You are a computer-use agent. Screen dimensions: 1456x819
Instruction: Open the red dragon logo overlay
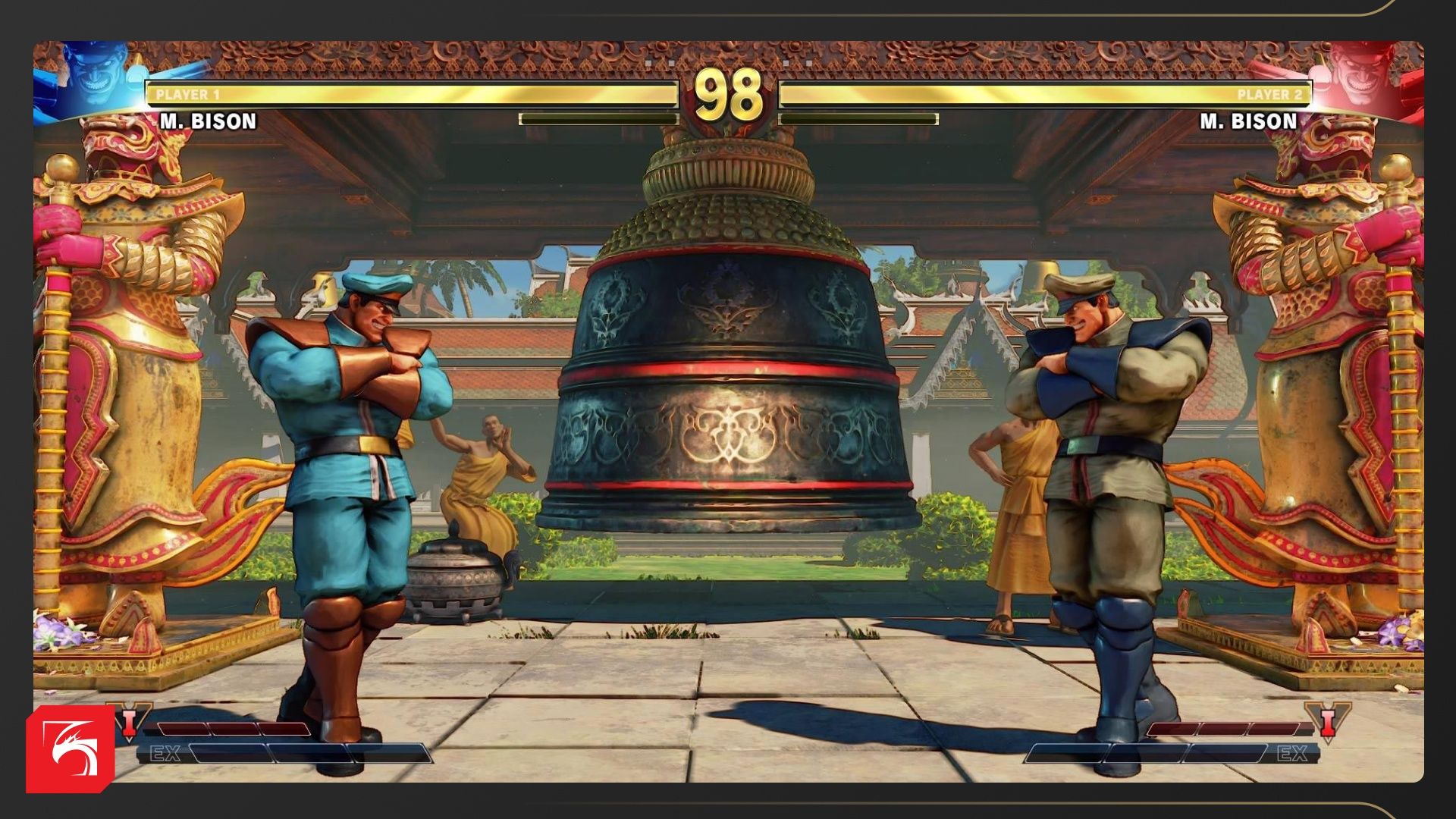[x=70, y=748]
